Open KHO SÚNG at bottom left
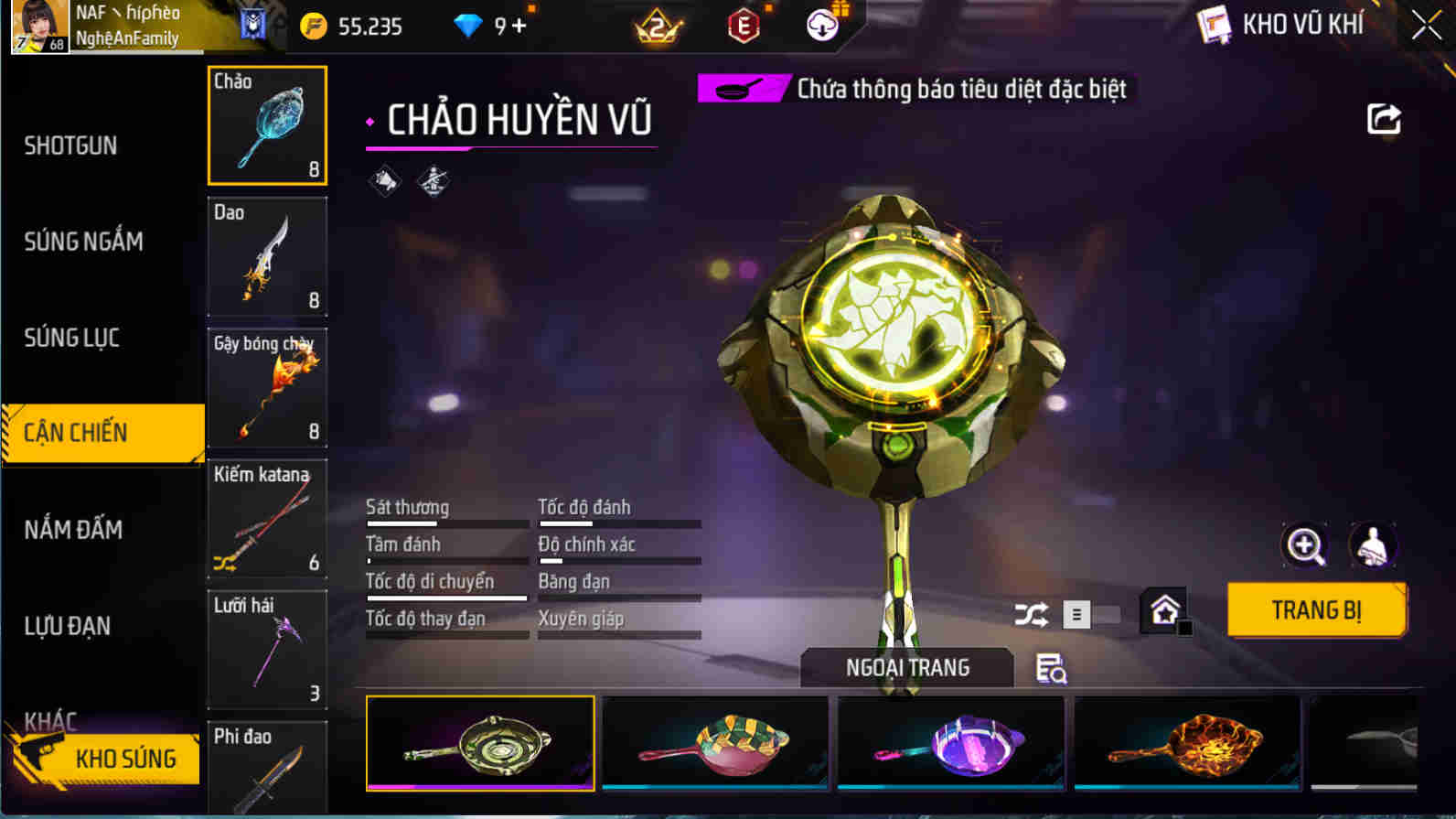The image size is (1456, 819). (125, 759)
